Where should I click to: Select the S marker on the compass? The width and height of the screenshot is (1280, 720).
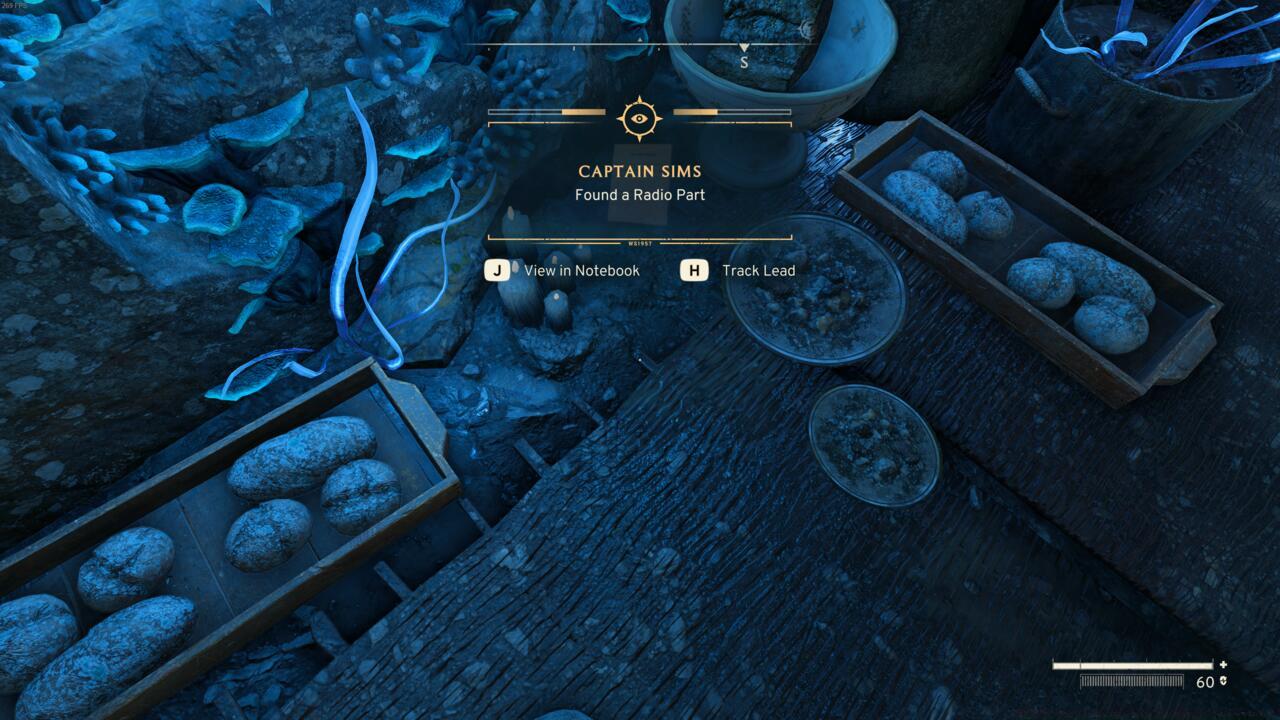[743, 60]
